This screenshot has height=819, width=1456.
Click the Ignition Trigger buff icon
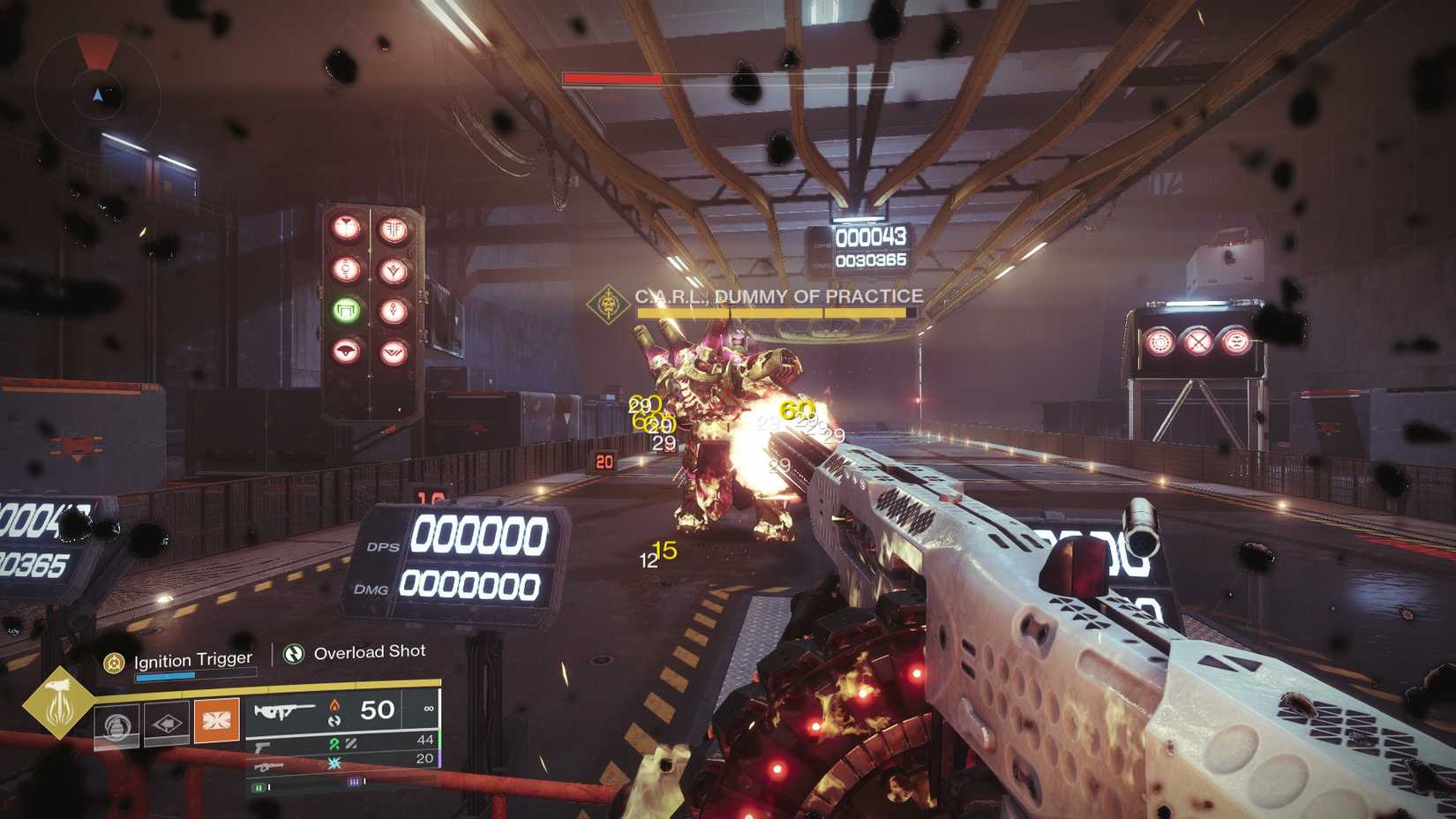115,660
